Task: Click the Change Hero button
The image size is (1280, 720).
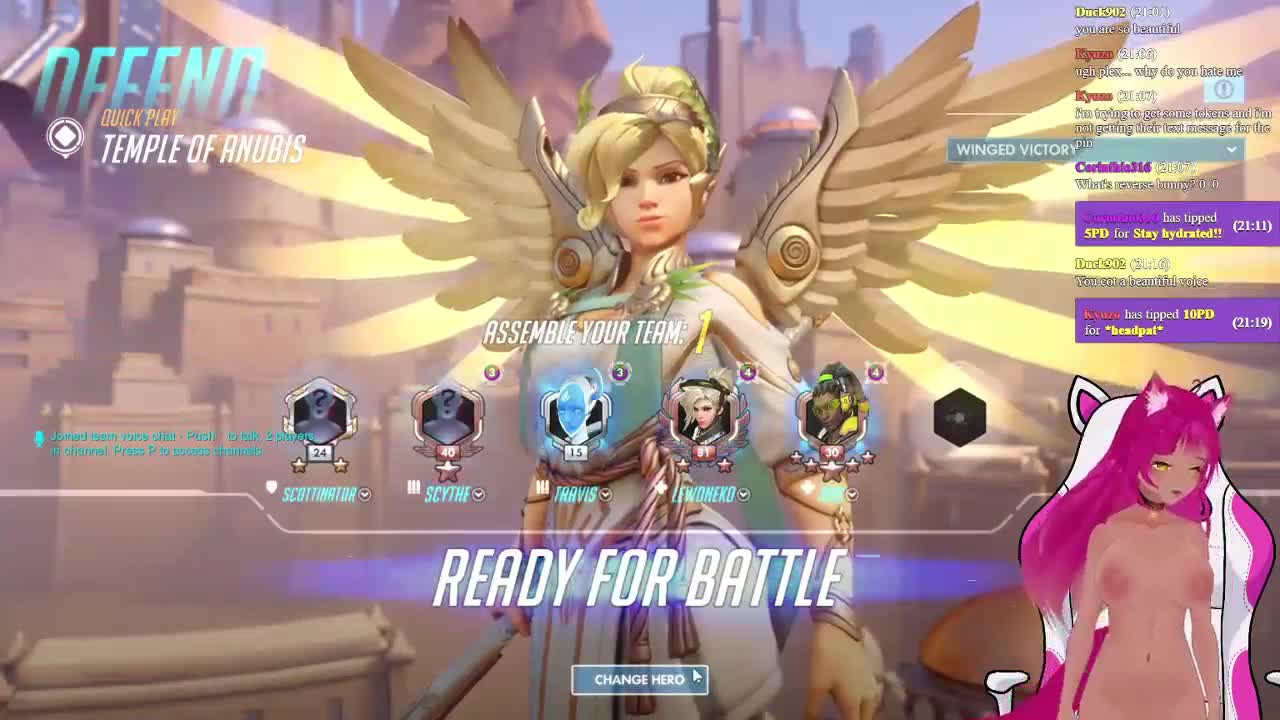Action: [x=639, y=680]
